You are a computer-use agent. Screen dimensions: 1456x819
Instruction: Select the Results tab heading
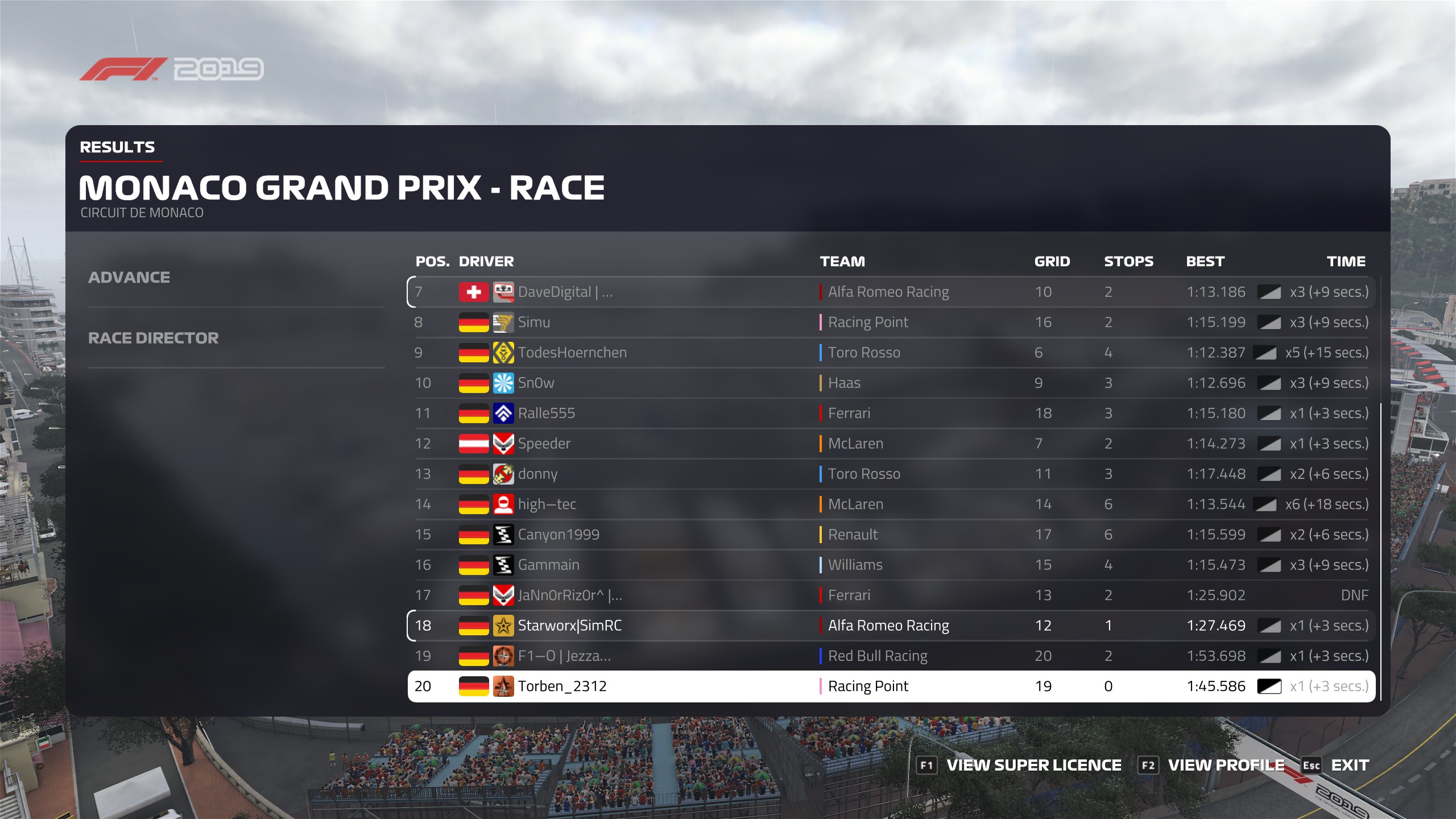pos(117,147)
